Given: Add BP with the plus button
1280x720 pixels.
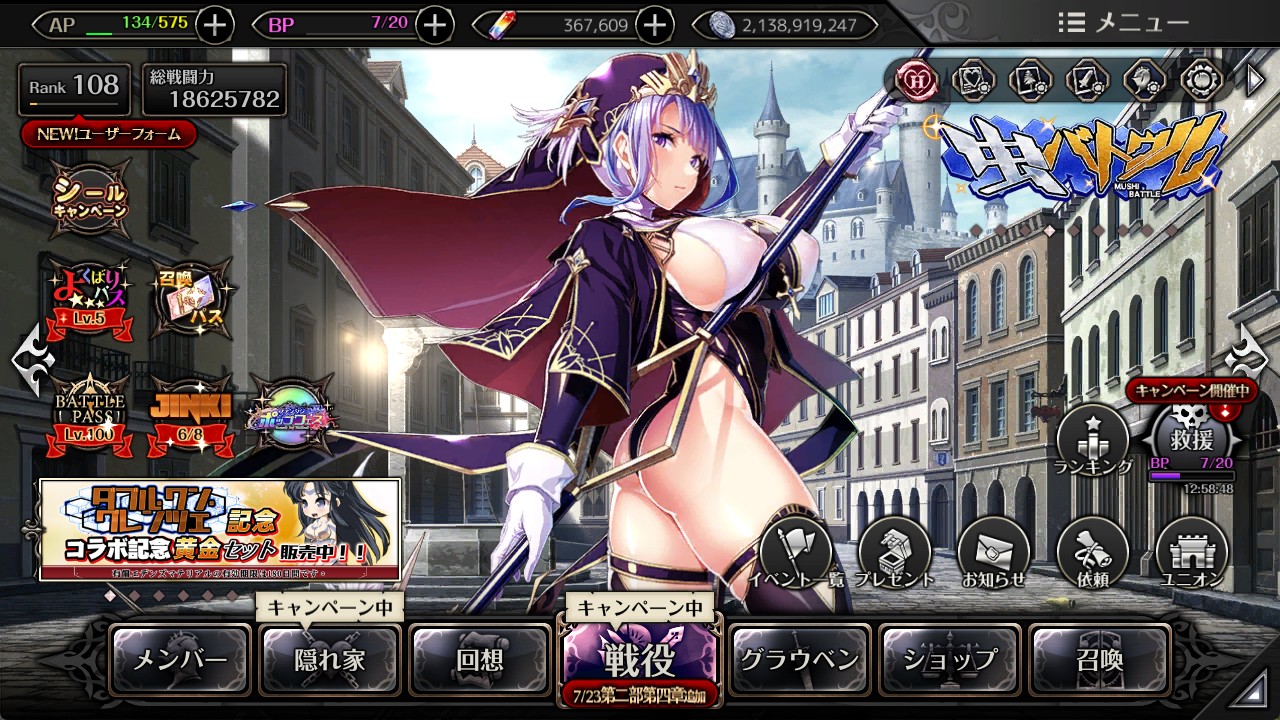Looking at the screenshot, I should click(434, 25).
